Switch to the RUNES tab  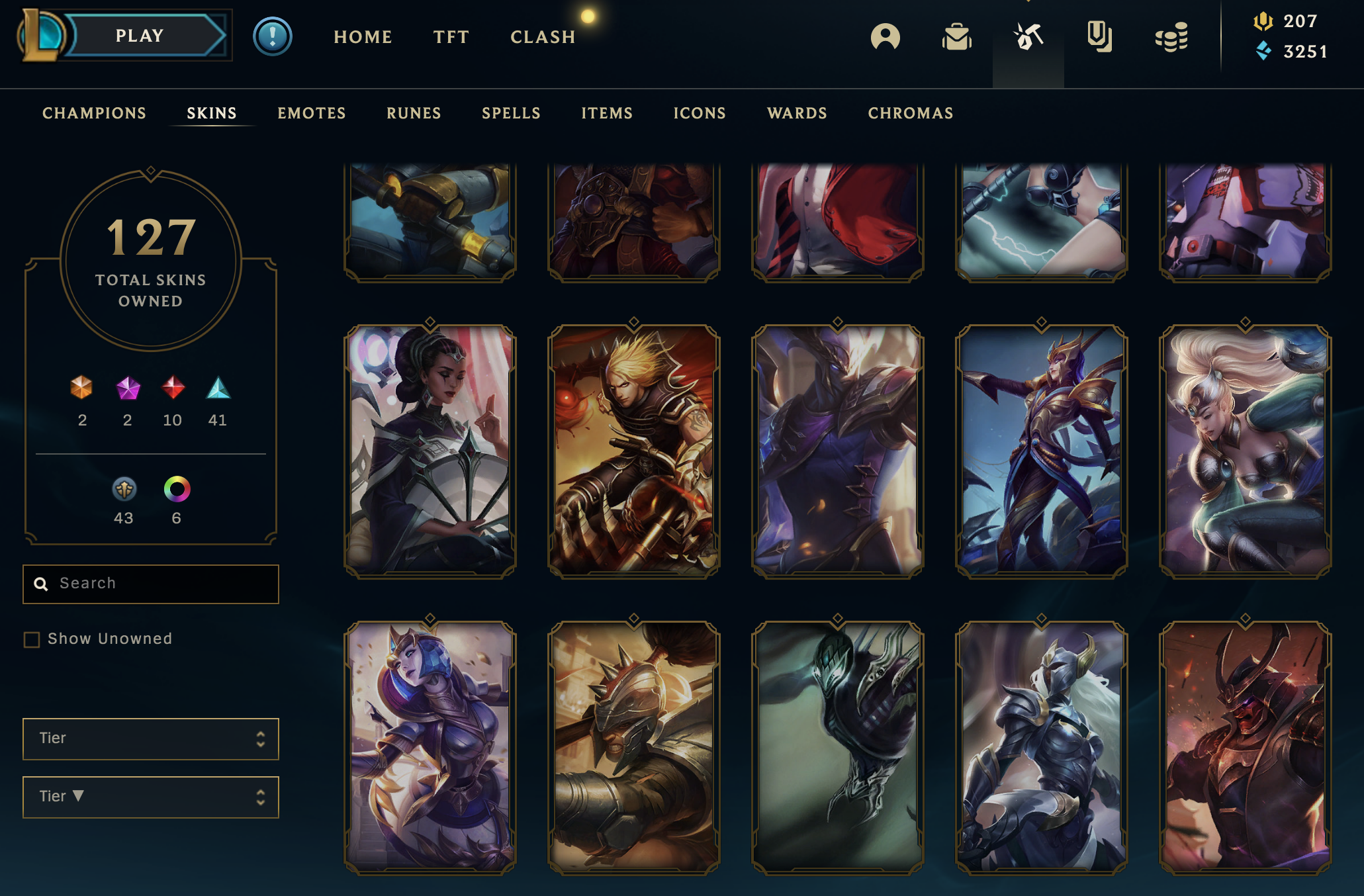pos(414,113)
